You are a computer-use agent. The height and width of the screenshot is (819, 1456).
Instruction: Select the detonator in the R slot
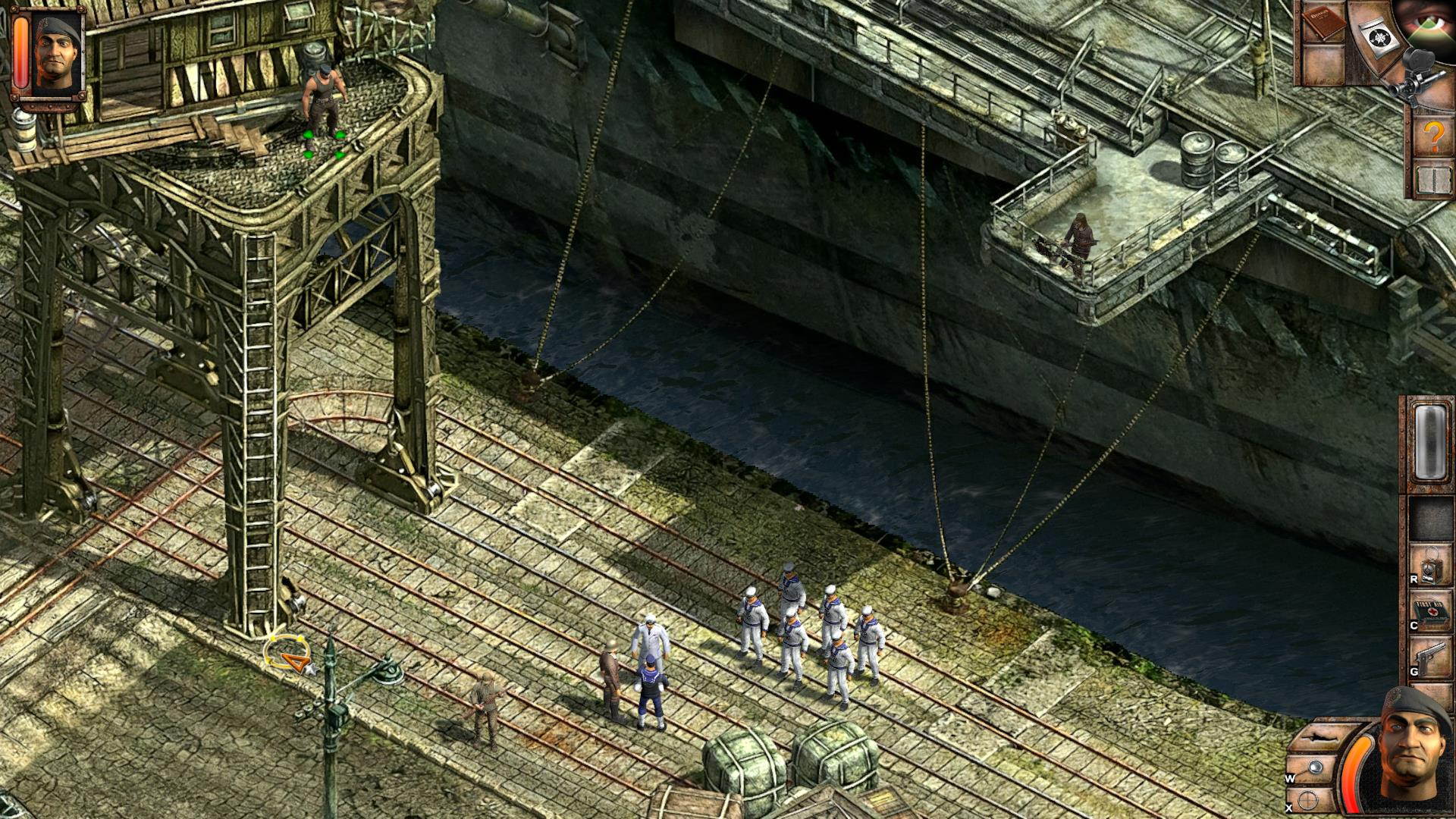tap(1430, 566)
